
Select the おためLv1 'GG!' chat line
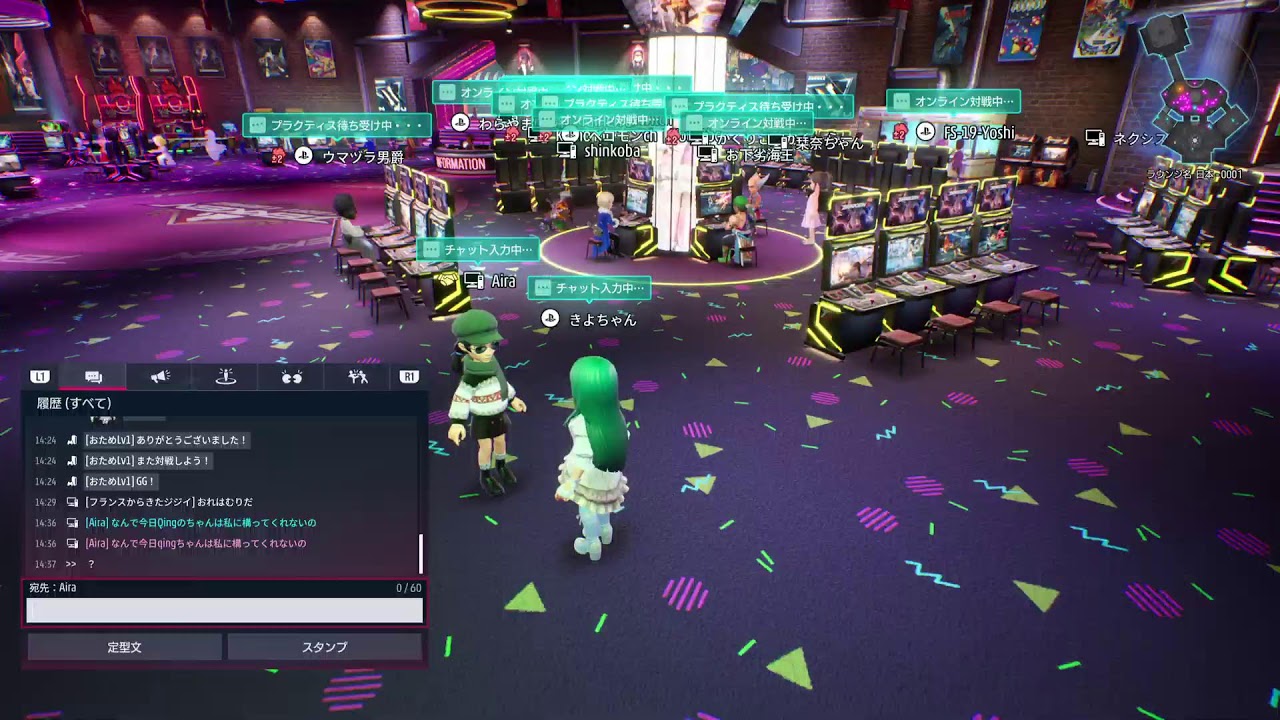[x=121, y=482]
